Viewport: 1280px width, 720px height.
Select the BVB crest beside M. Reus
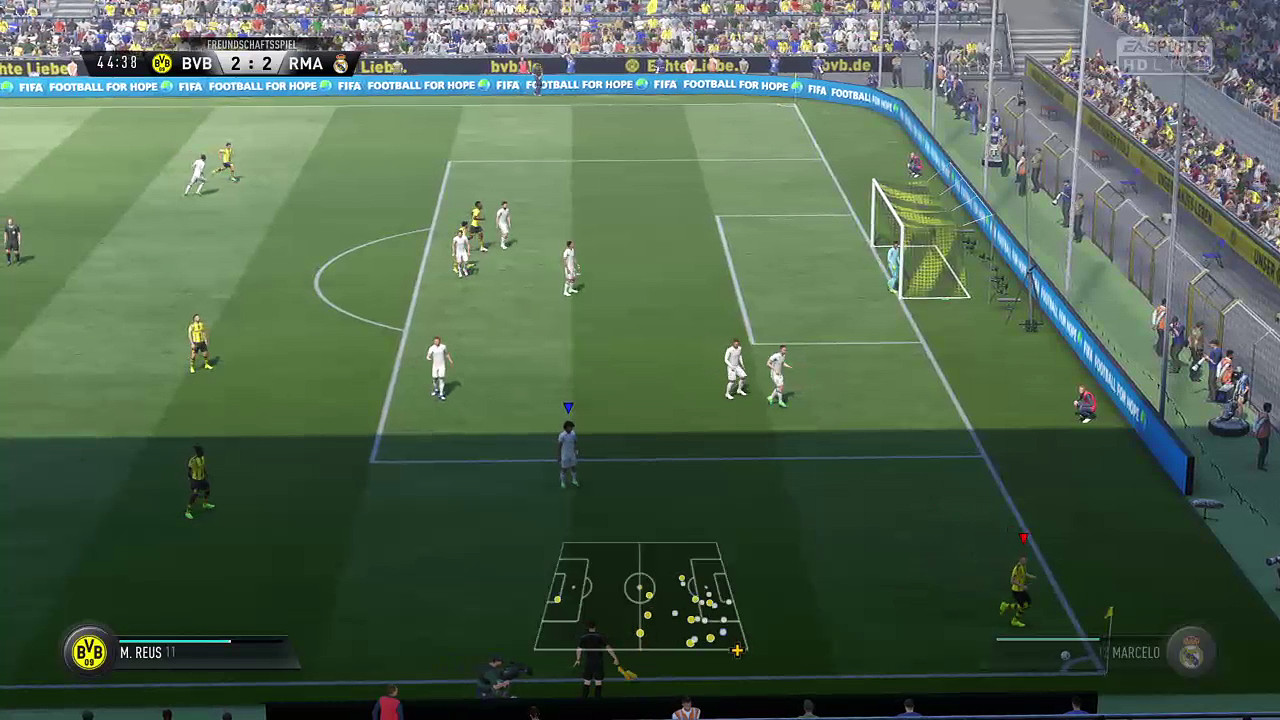(x=89, y=652)
